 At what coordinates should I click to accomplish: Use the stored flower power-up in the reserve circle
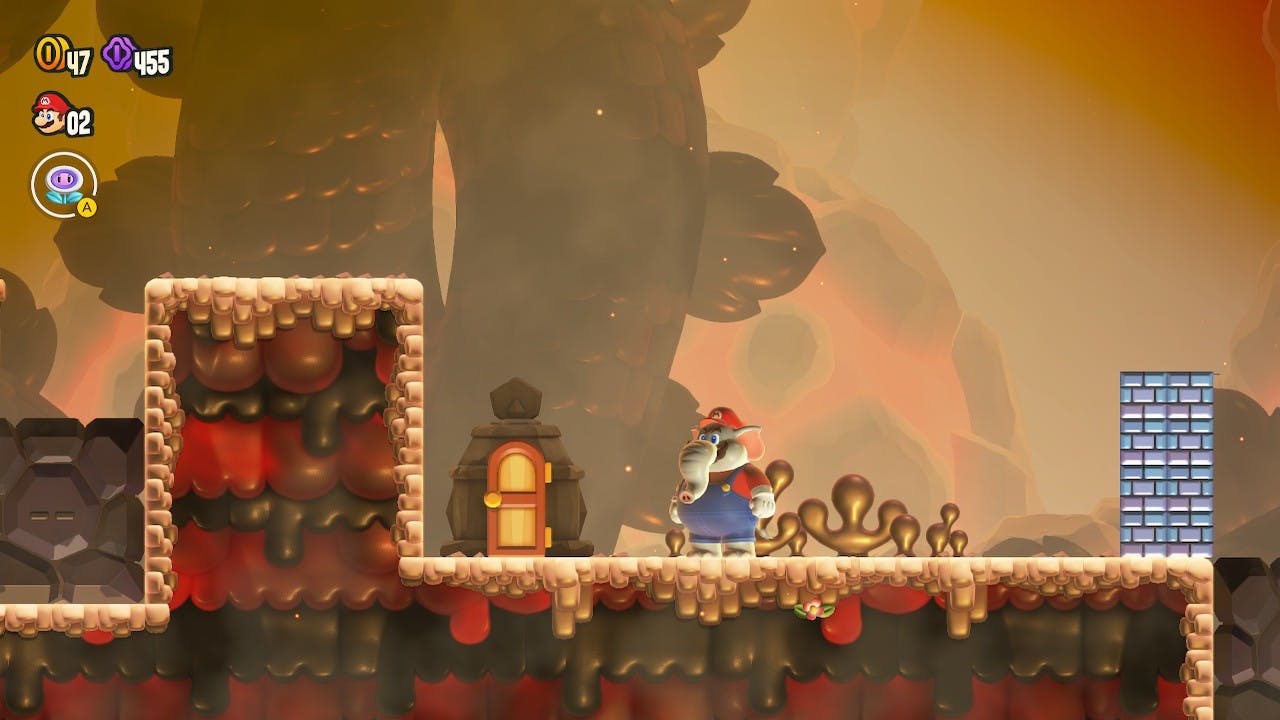point(64,184)
